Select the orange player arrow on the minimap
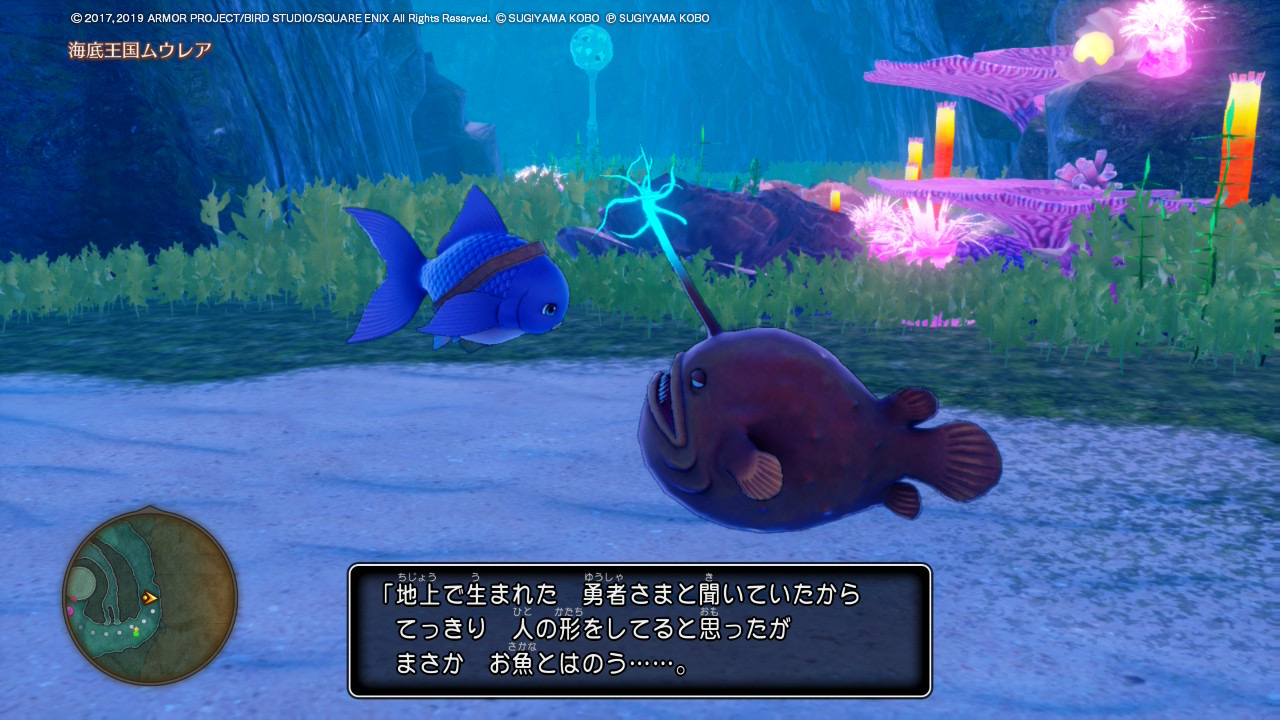Screen dimensions: 1280x720 click(x=150, y=597)
